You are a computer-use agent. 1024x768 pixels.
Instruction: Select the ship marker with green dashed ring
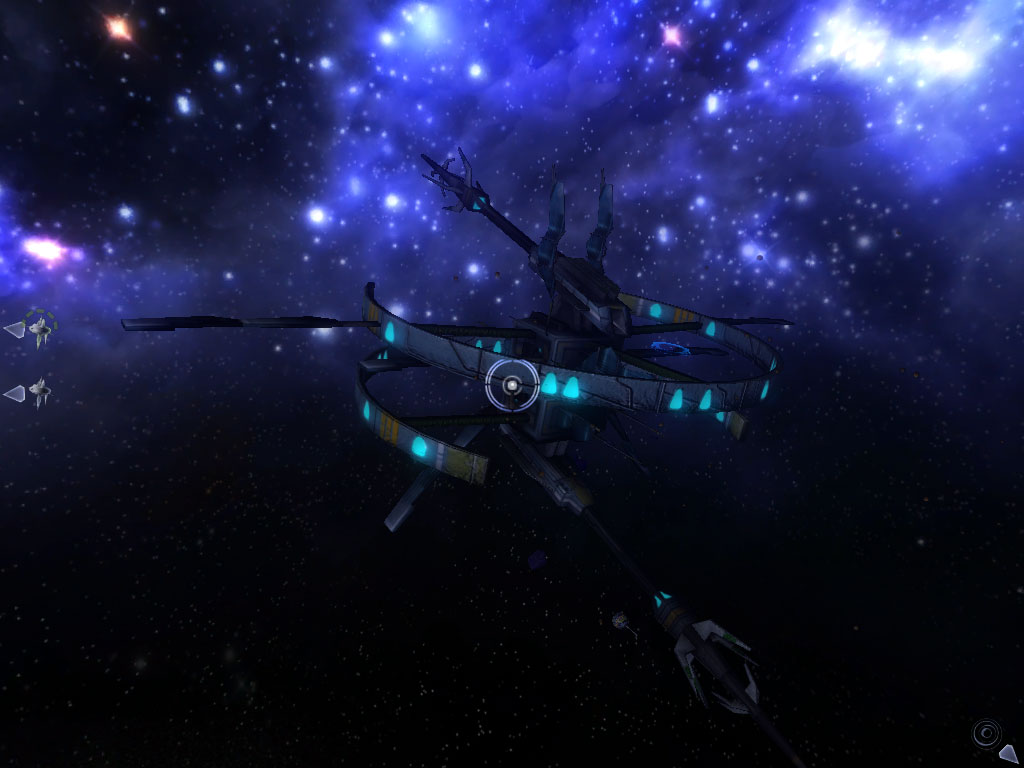pos(39,326)
